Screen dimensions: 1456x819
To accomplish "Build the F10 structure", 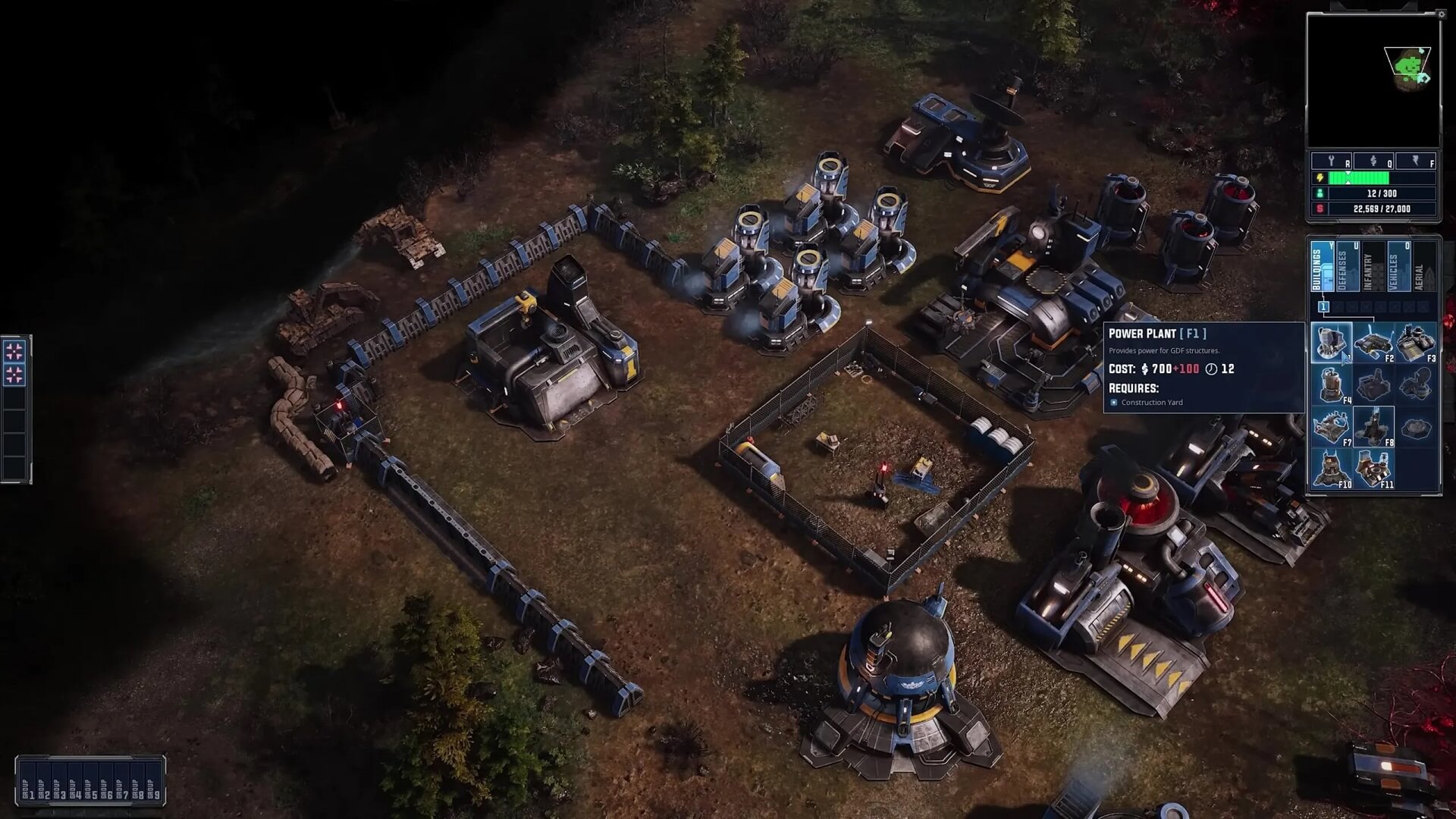I will [x=1331, y=469].
